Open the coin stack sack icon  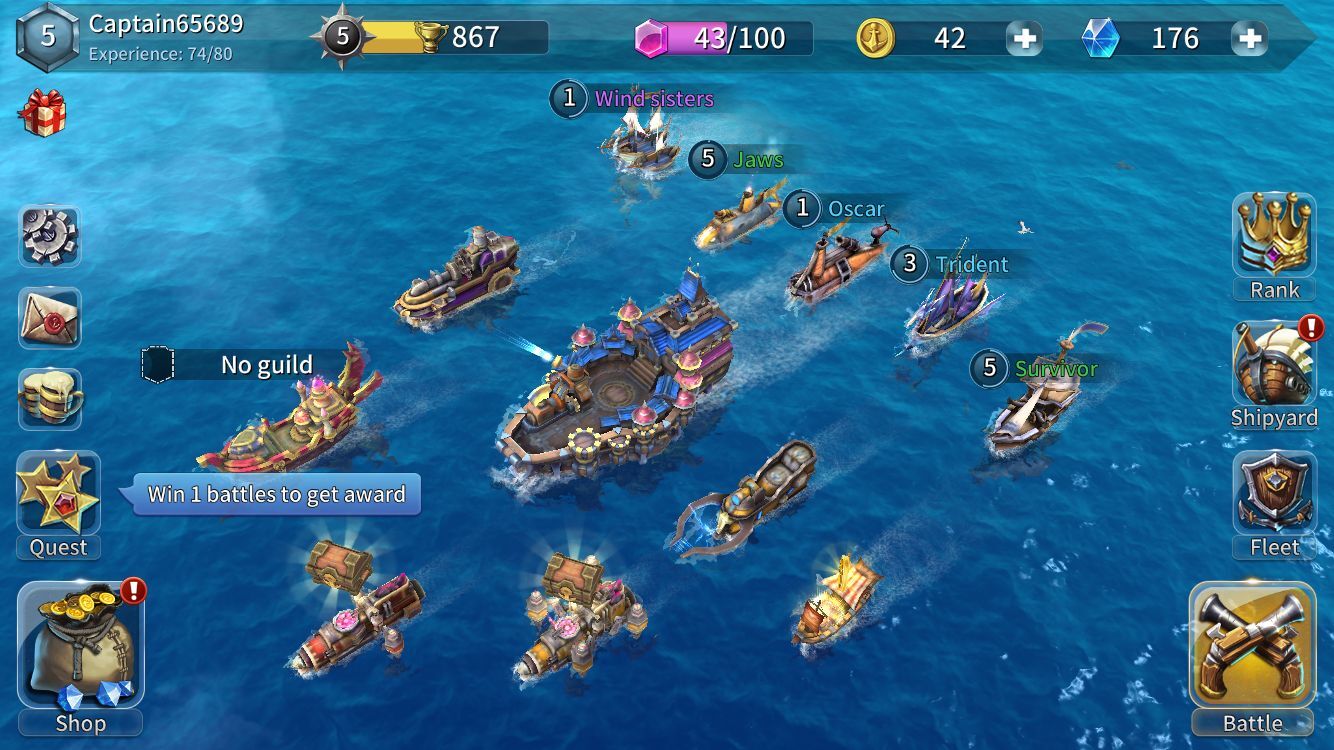click(x=49, y=398)
